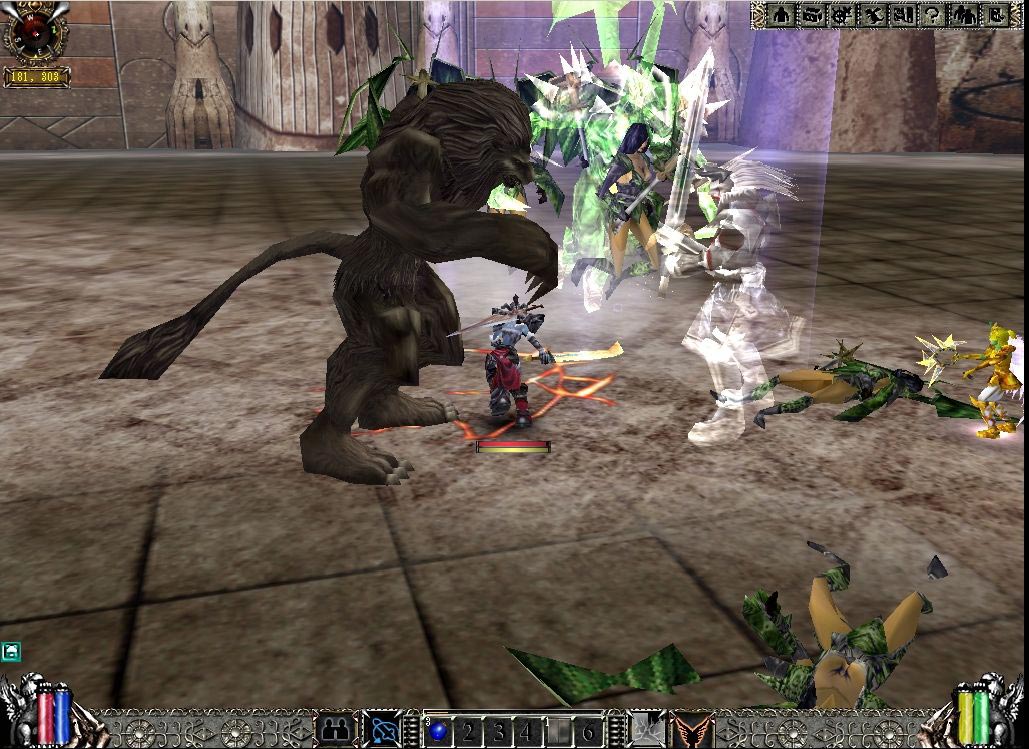Click the small teal chat icon
This screenshot has width=1029, height=749.
pyautogui.click(x=11, y=652)
